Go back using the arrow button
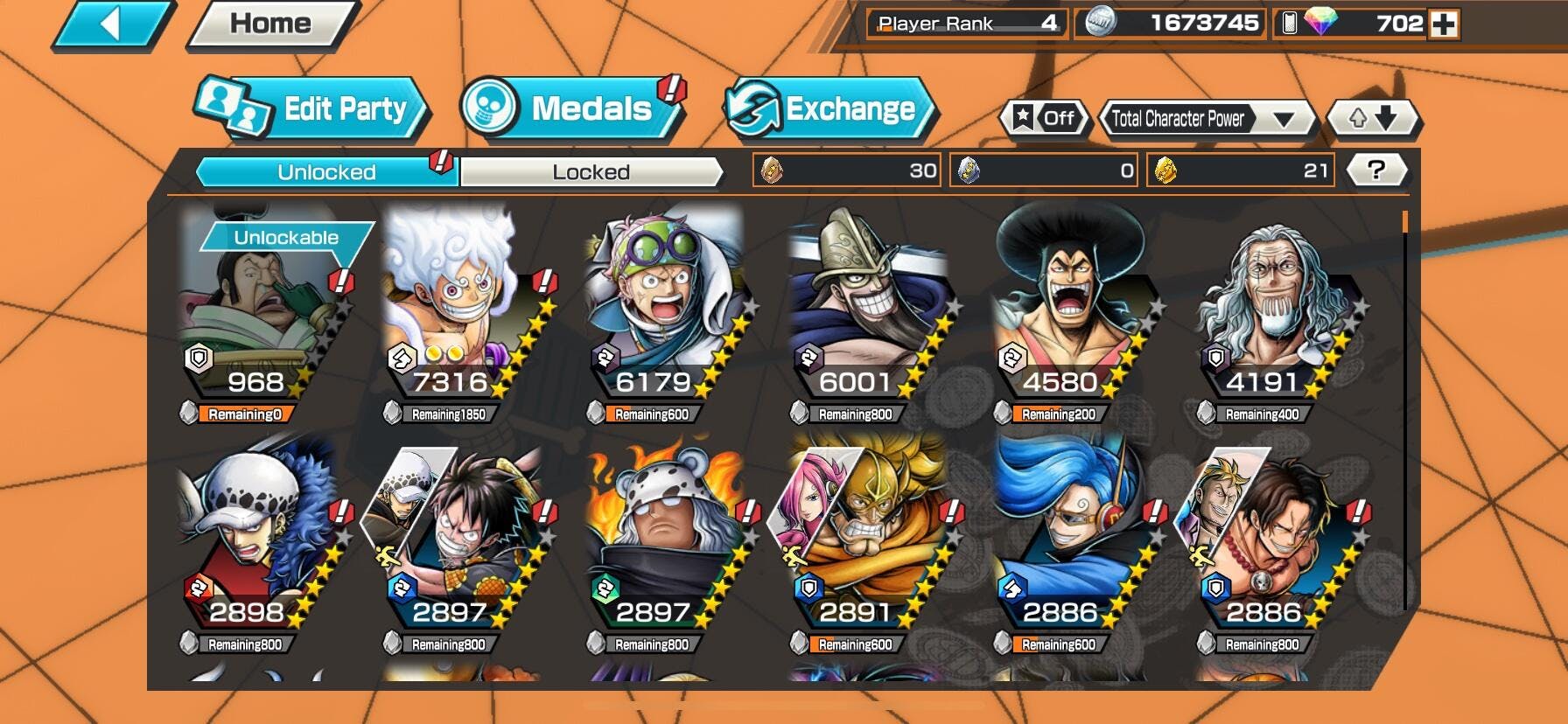 [112, 24]
